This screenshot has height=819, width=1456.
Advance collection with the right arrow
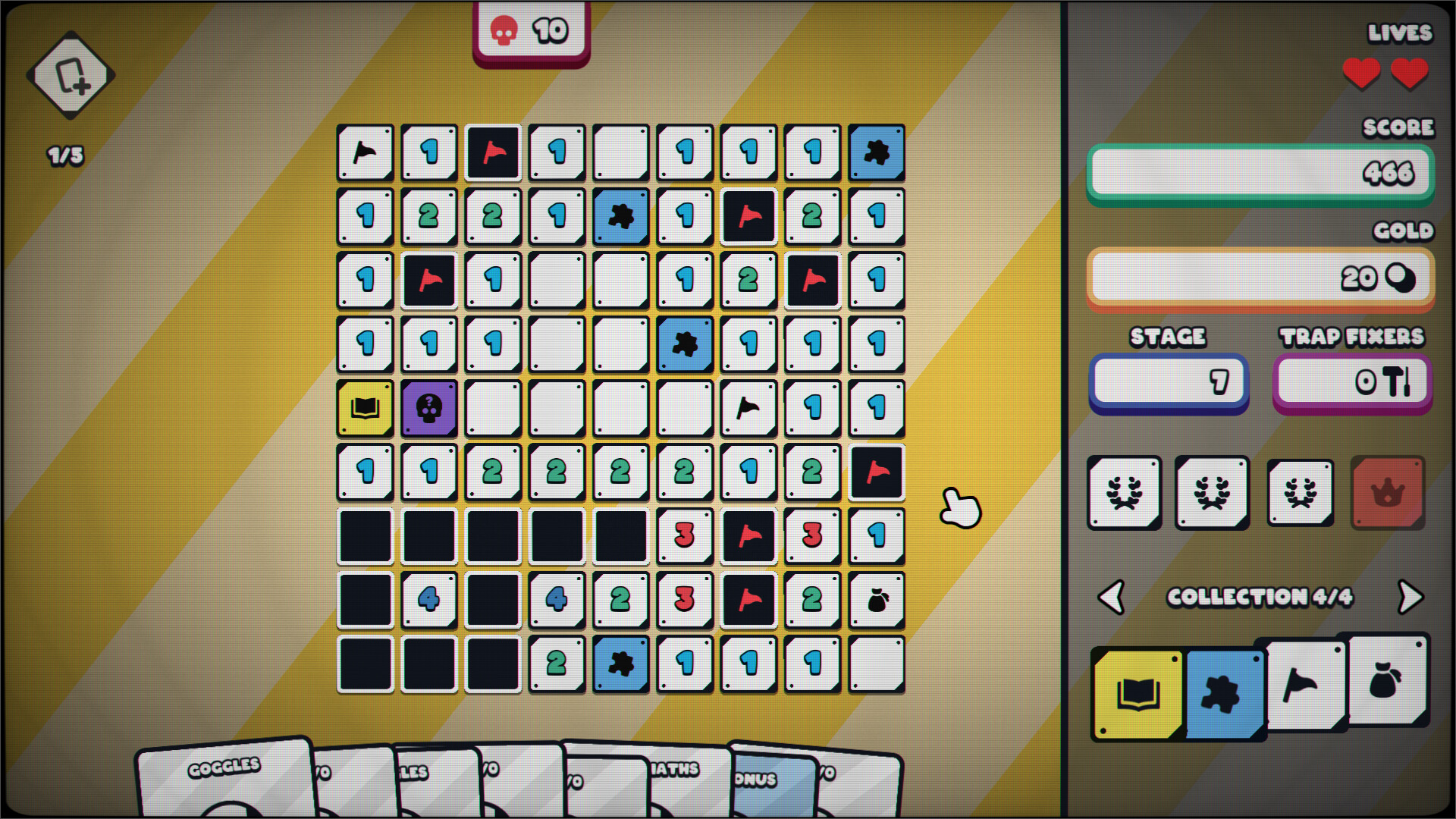[x=1411, y=598]
